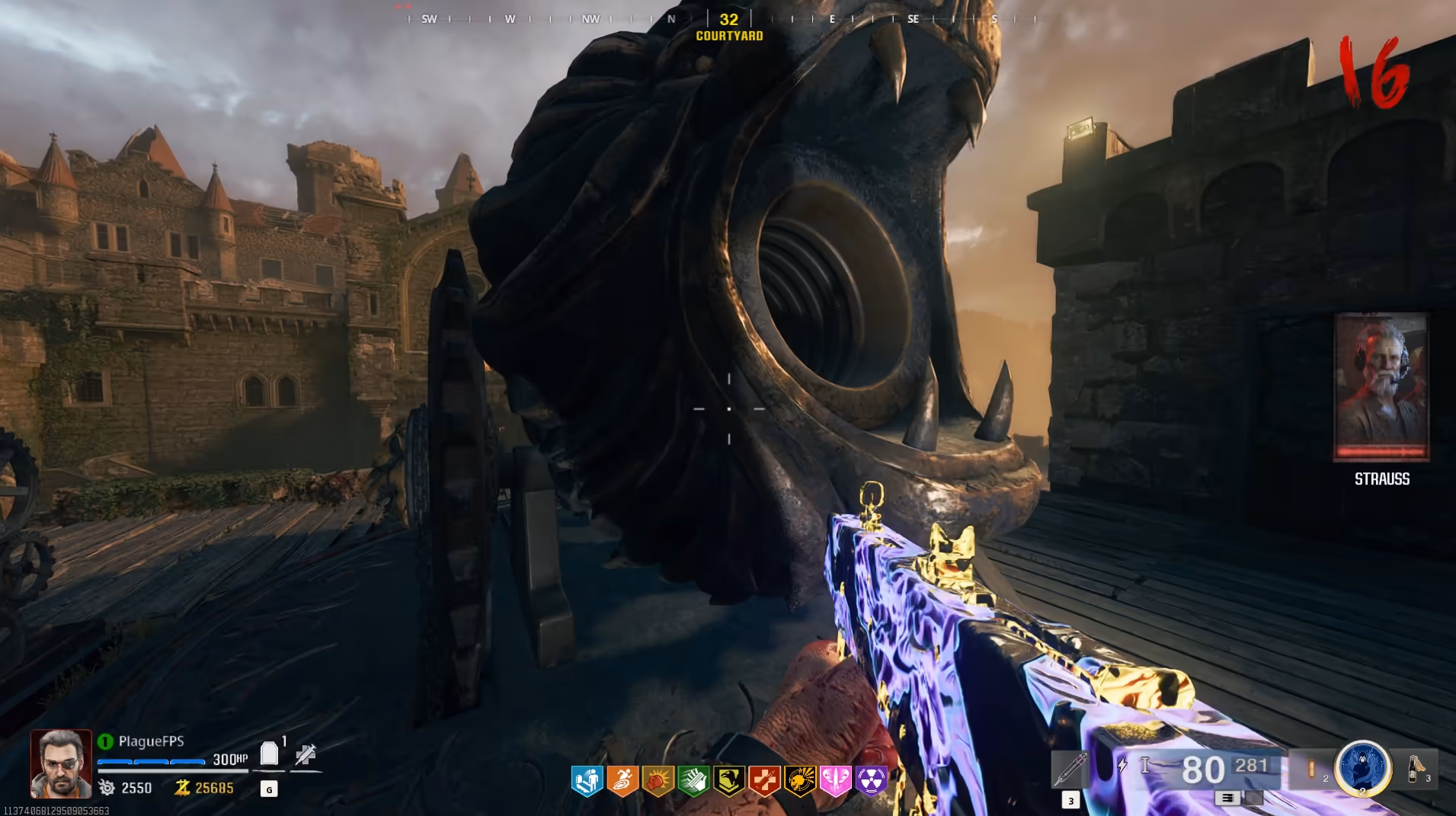Select the Molotov bottle lethal slot
The image size is (1456, 816).
click(x=1416, y=768)
